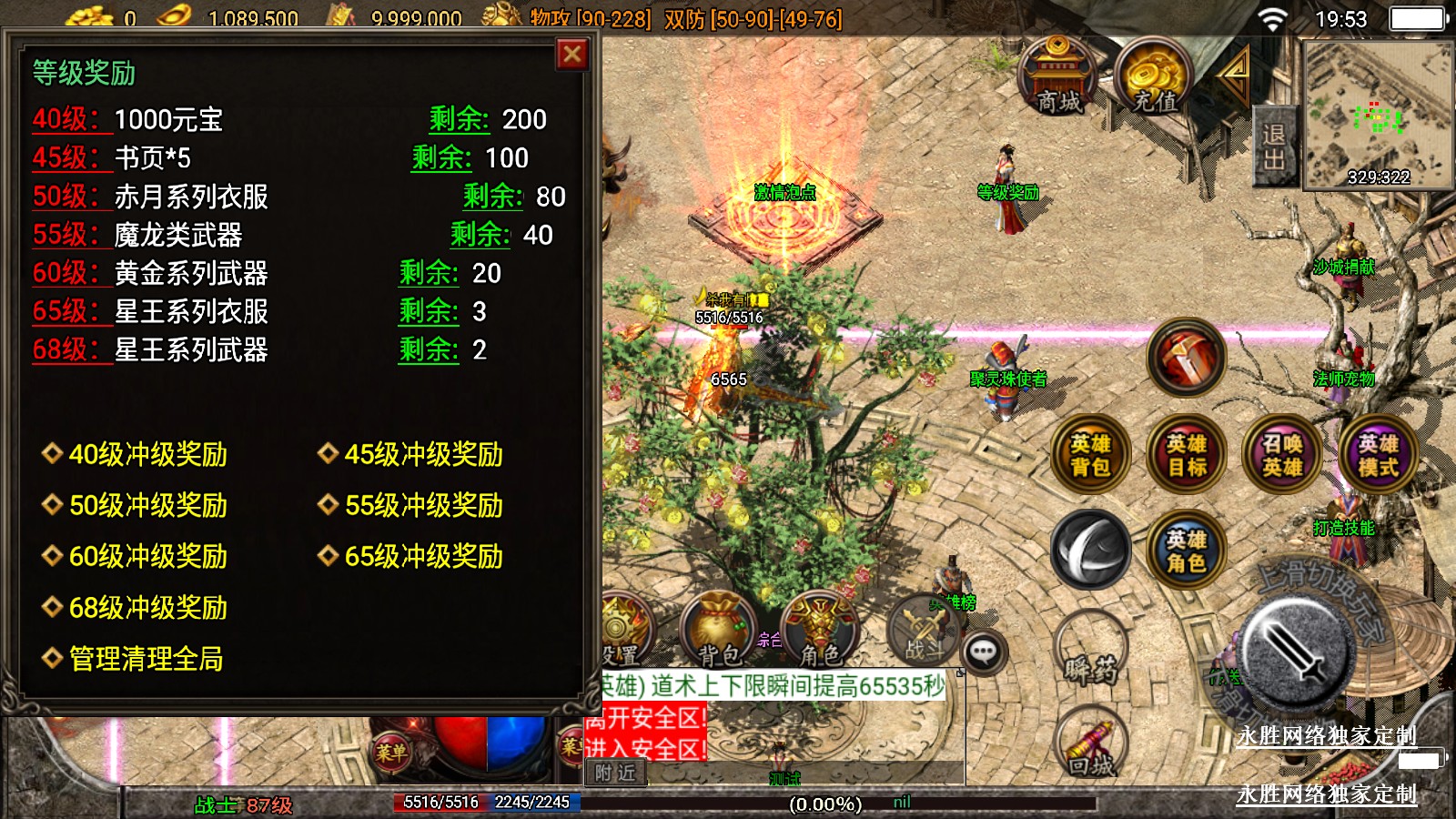Close the 等级奖励 reward panel

[x=572, y=56]
